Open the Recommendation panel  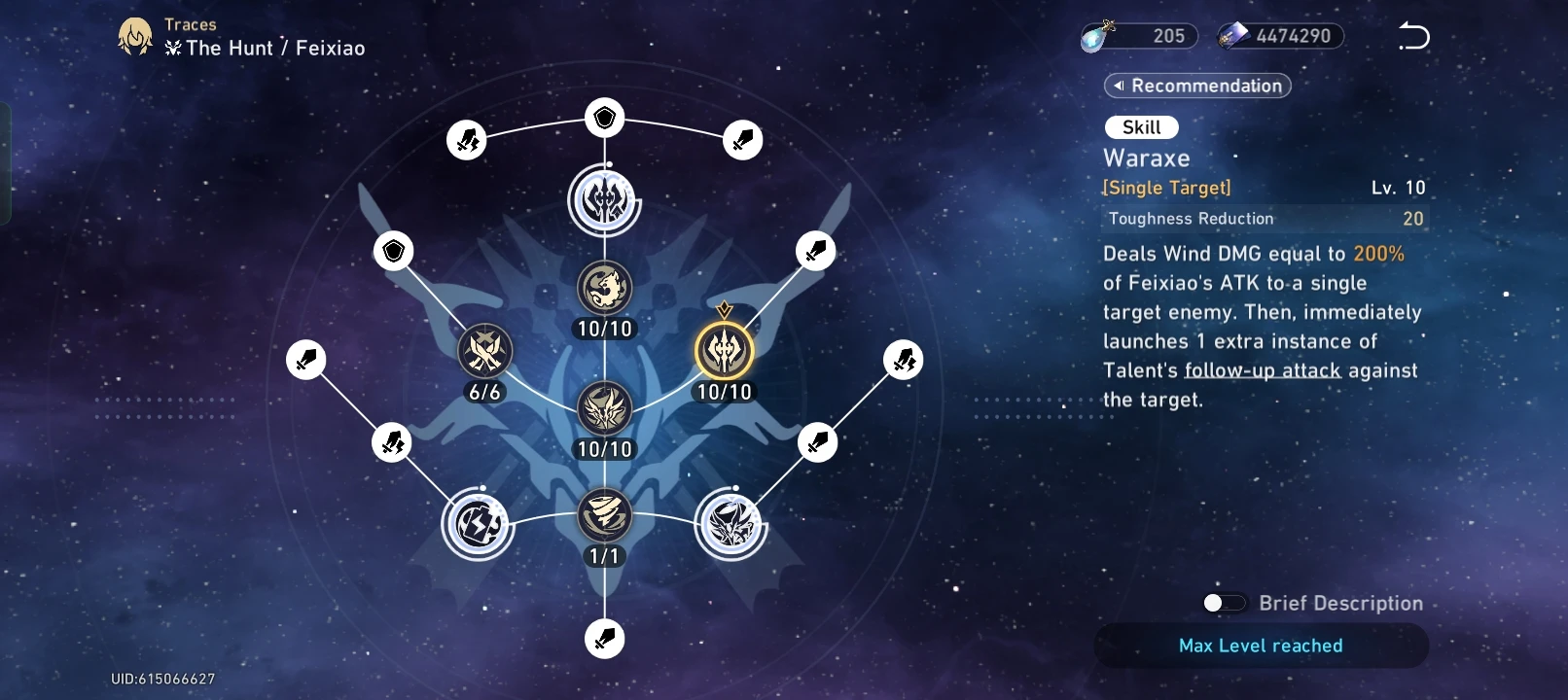click(1197, 86)
